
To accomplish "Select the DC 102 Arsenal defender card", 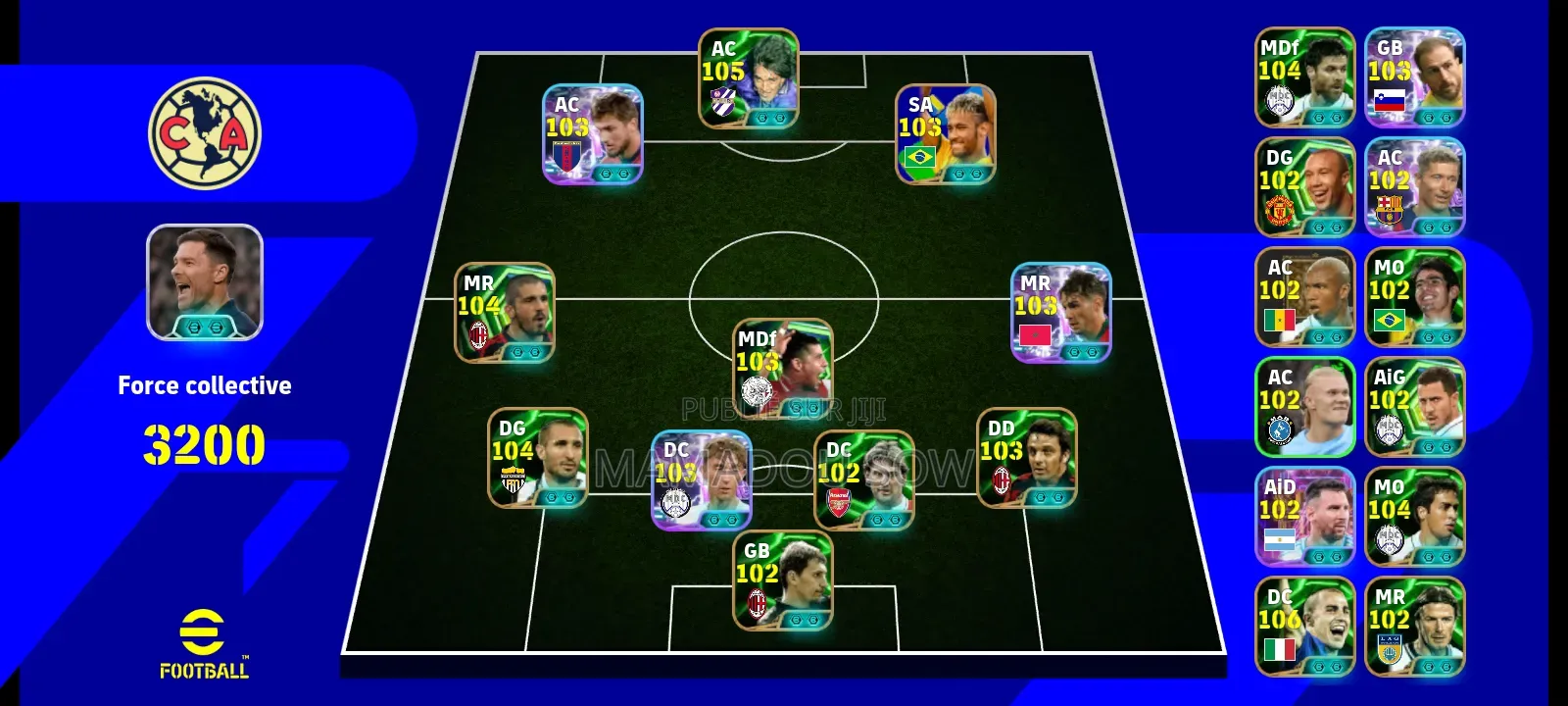I will [x=863, y=479].
